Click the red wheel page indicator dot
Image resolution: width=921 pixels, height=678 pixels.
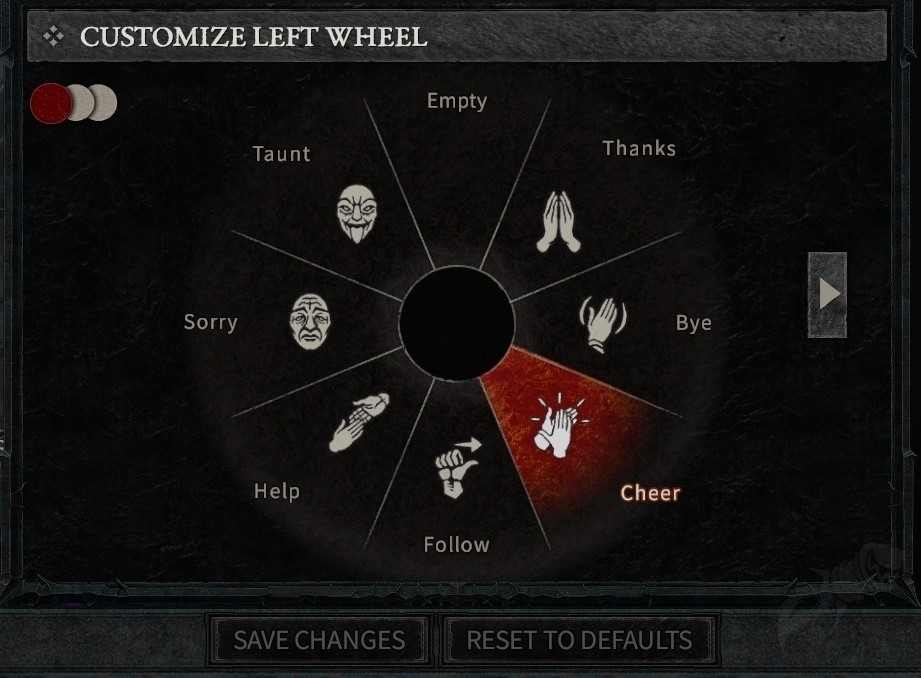50,103
